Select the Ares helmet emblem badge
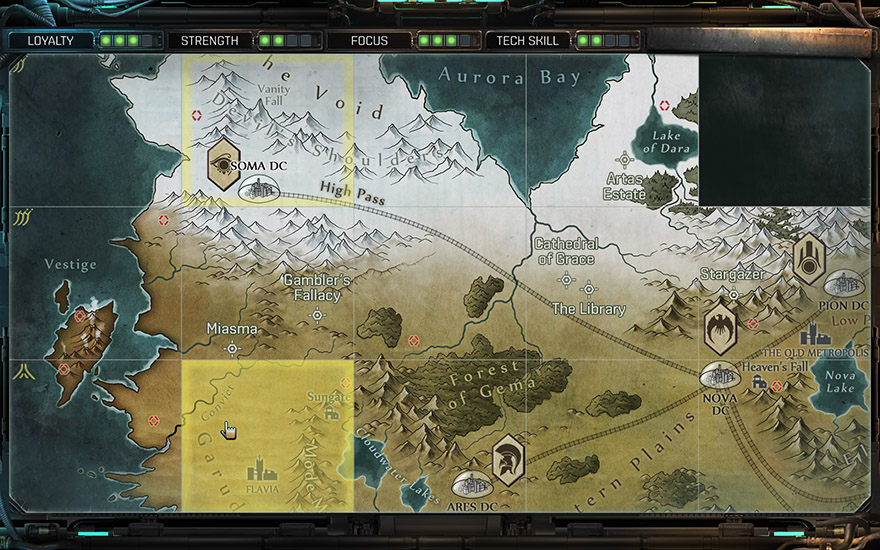Viewport: 880px width, 550px height. 508,460
